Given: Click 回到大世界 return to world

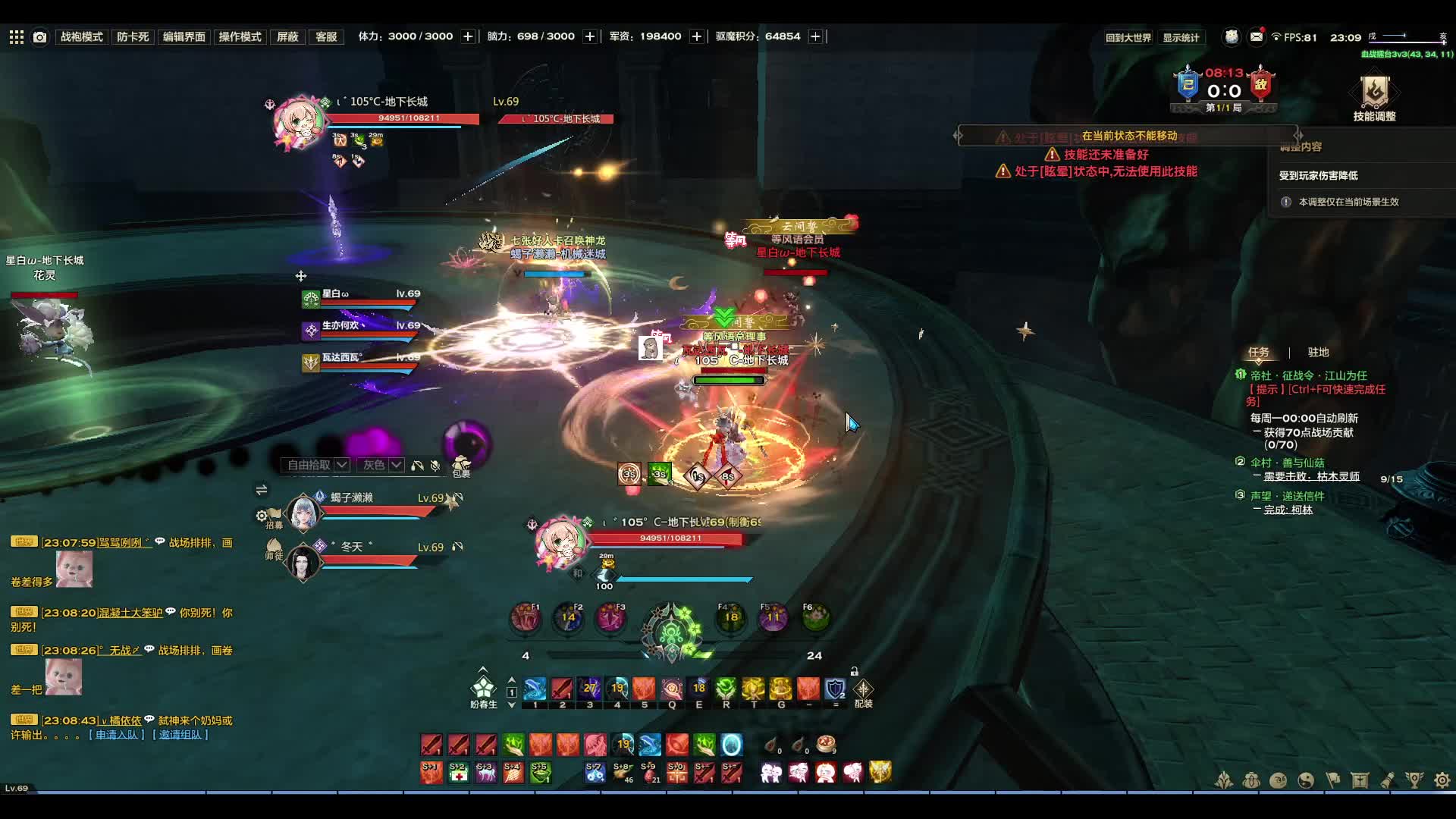Looking at the screenshot, I should click(1128, 38).
